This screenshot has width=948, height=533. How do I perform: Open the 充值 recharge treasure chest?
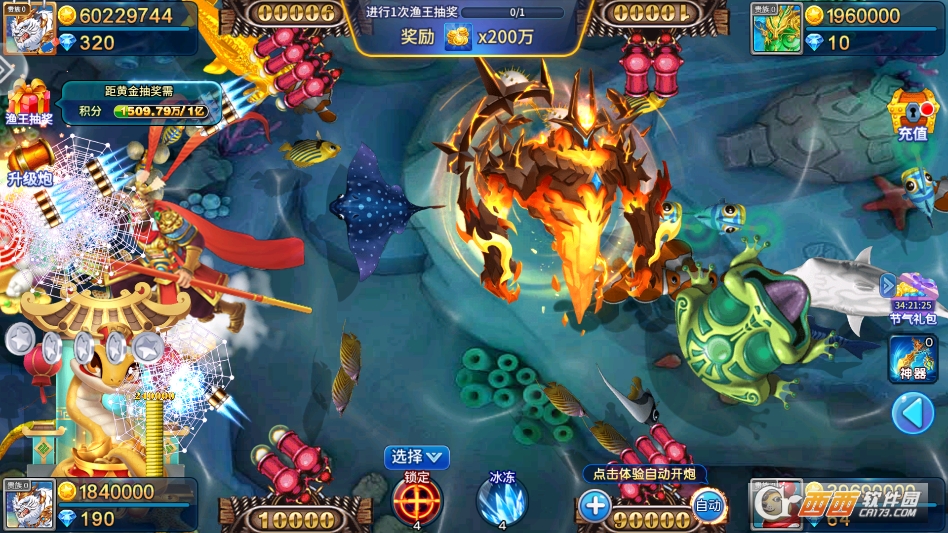tap(912, 113)
